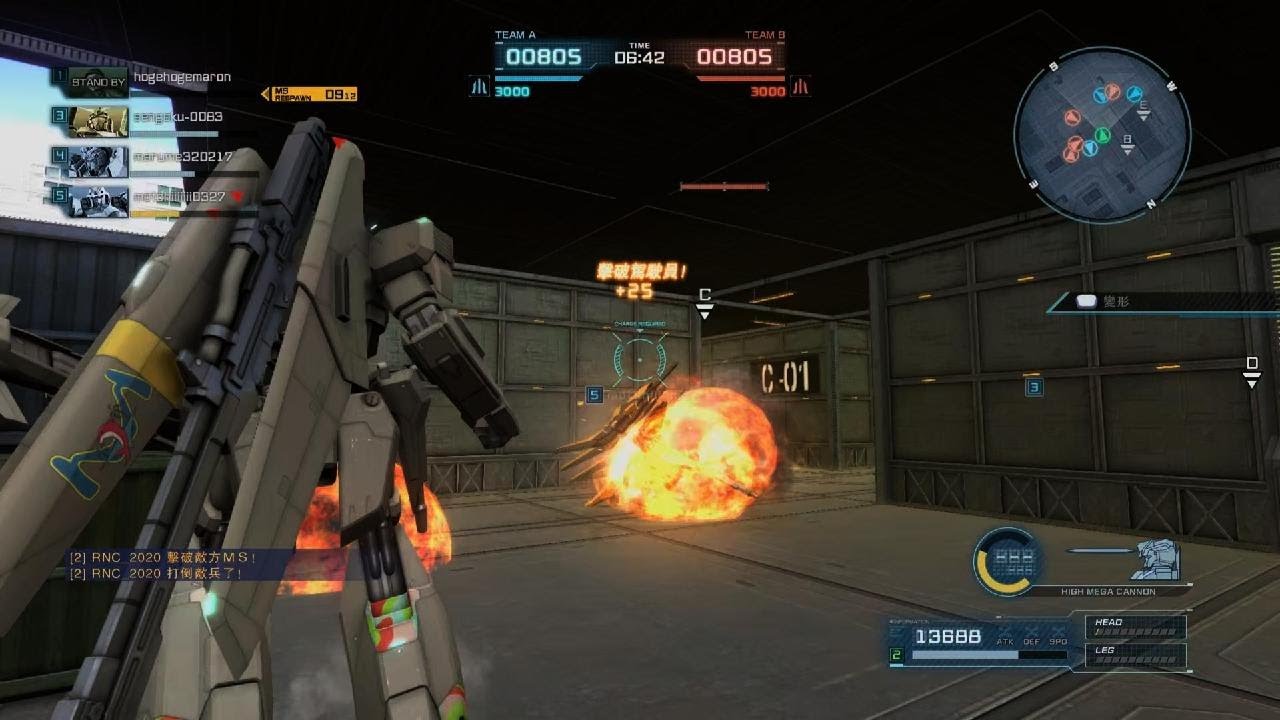Click the Team A base icon

click(480, 87)
